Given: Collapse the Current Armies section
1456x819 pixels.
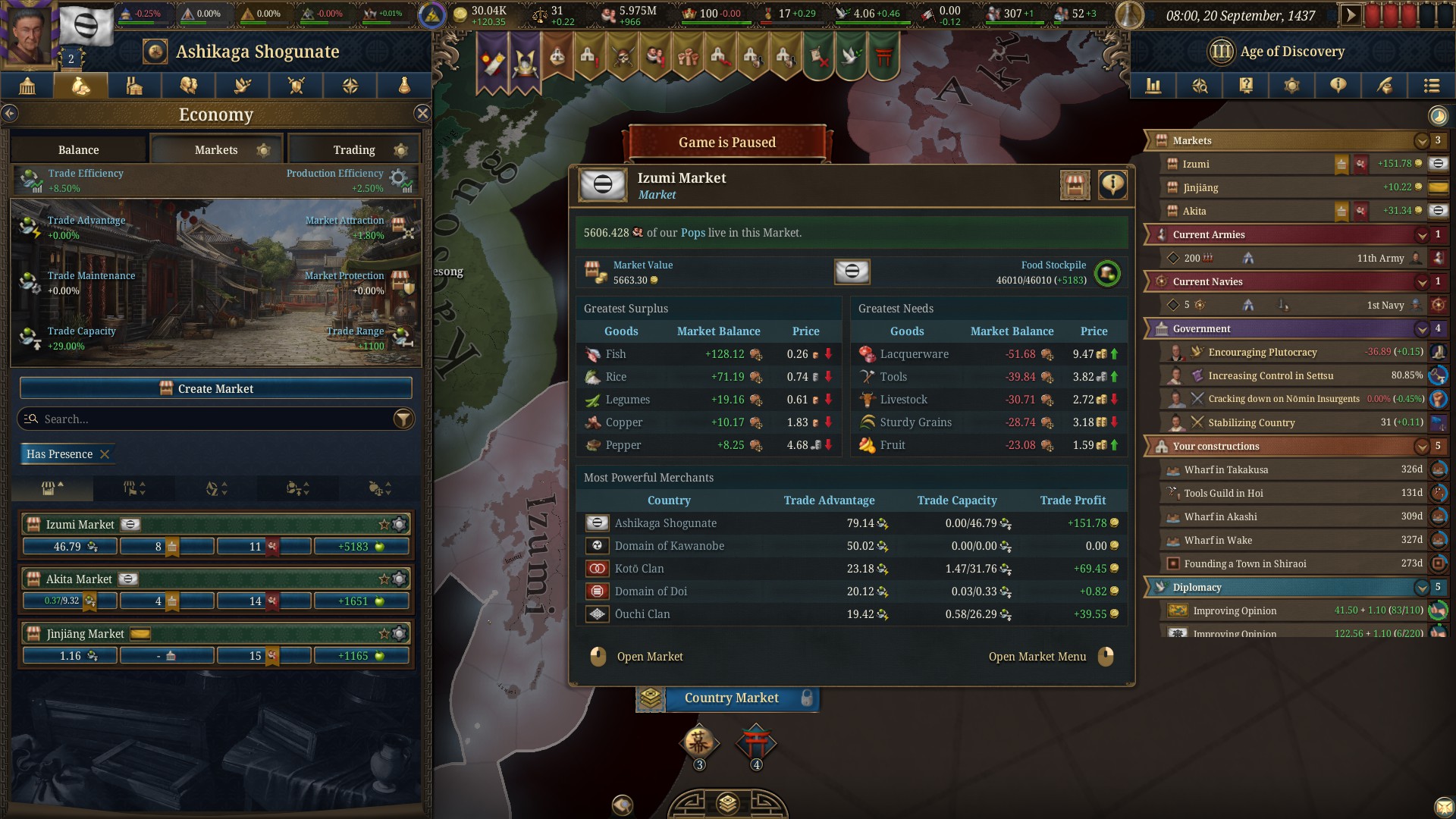Looking at the screenshot, I should (x=1422, y=235).
